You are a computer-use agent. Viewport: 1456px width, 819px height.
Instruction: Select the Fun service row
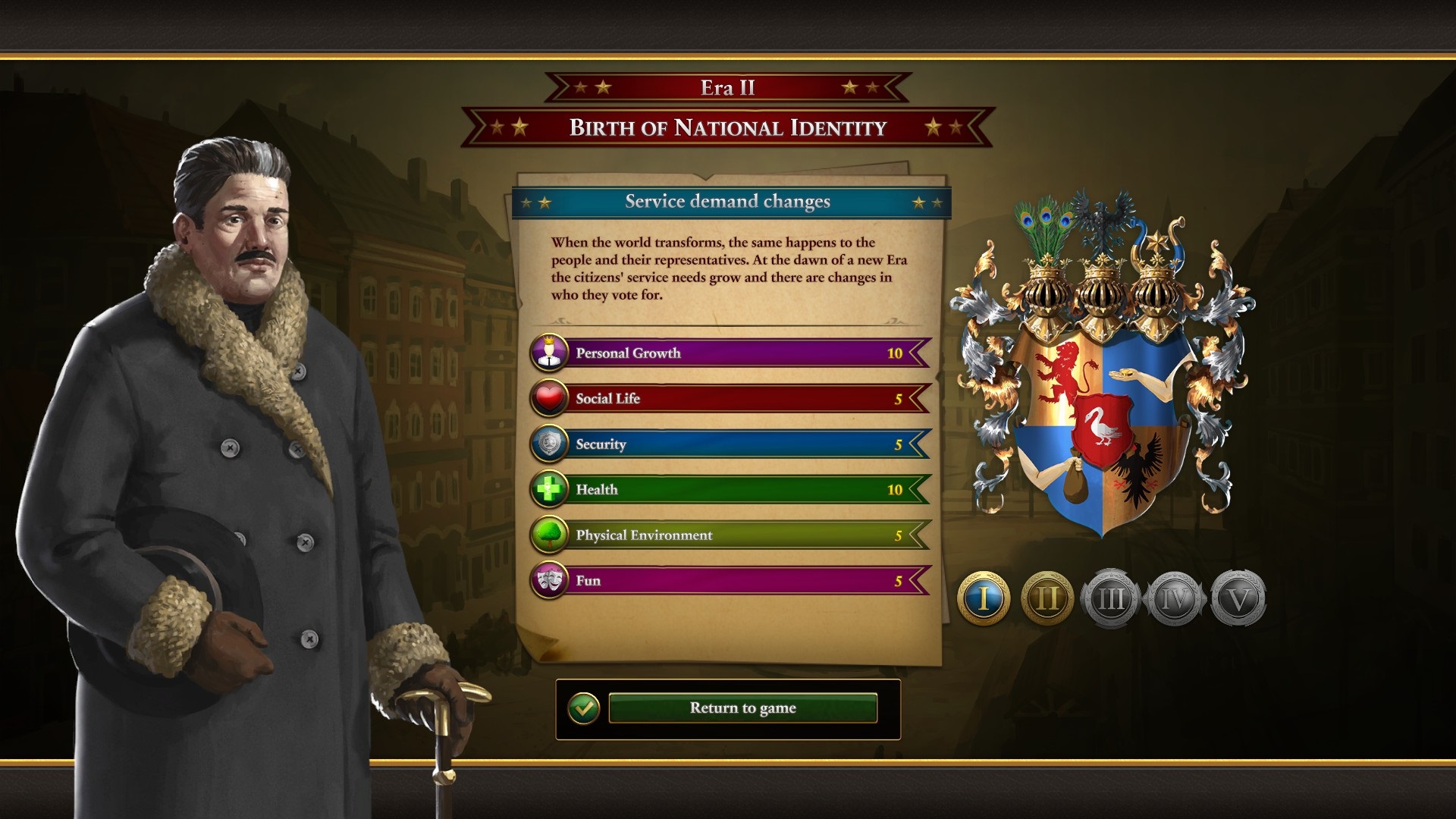(x=730, y=580)
